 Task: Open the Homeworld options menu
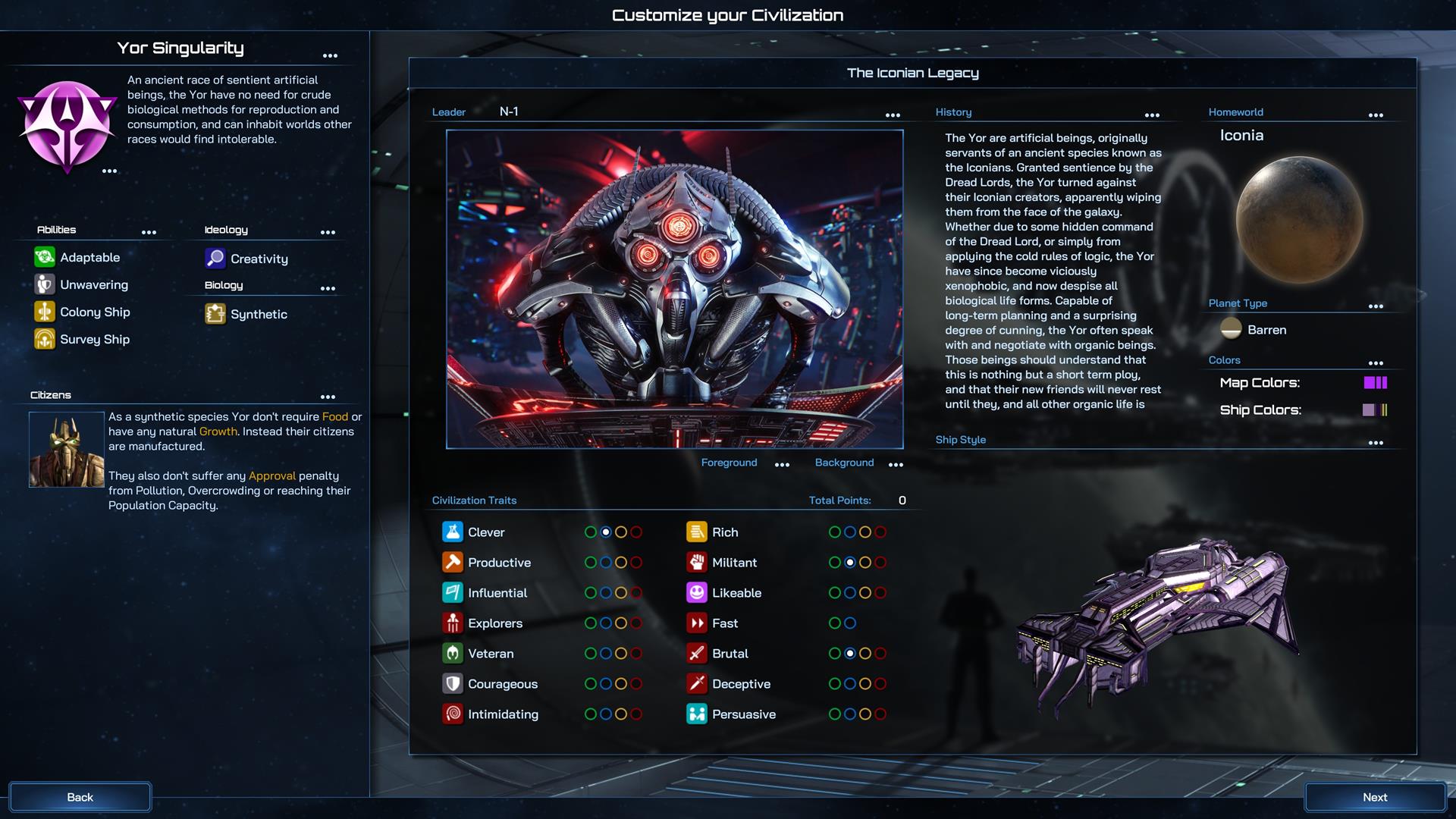[x=1376, y=115]
